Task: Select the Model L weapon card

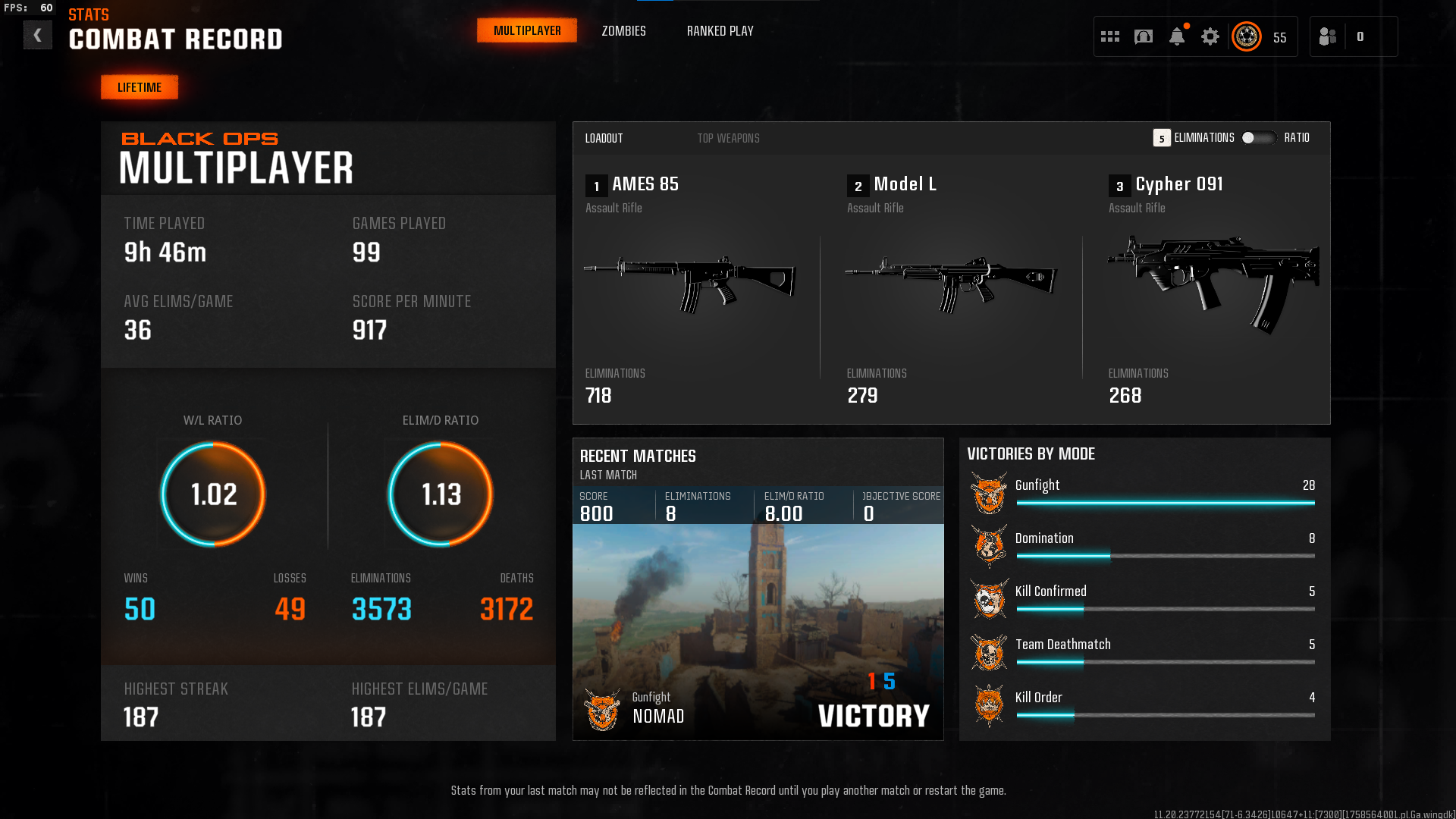Action: point(951,288)
